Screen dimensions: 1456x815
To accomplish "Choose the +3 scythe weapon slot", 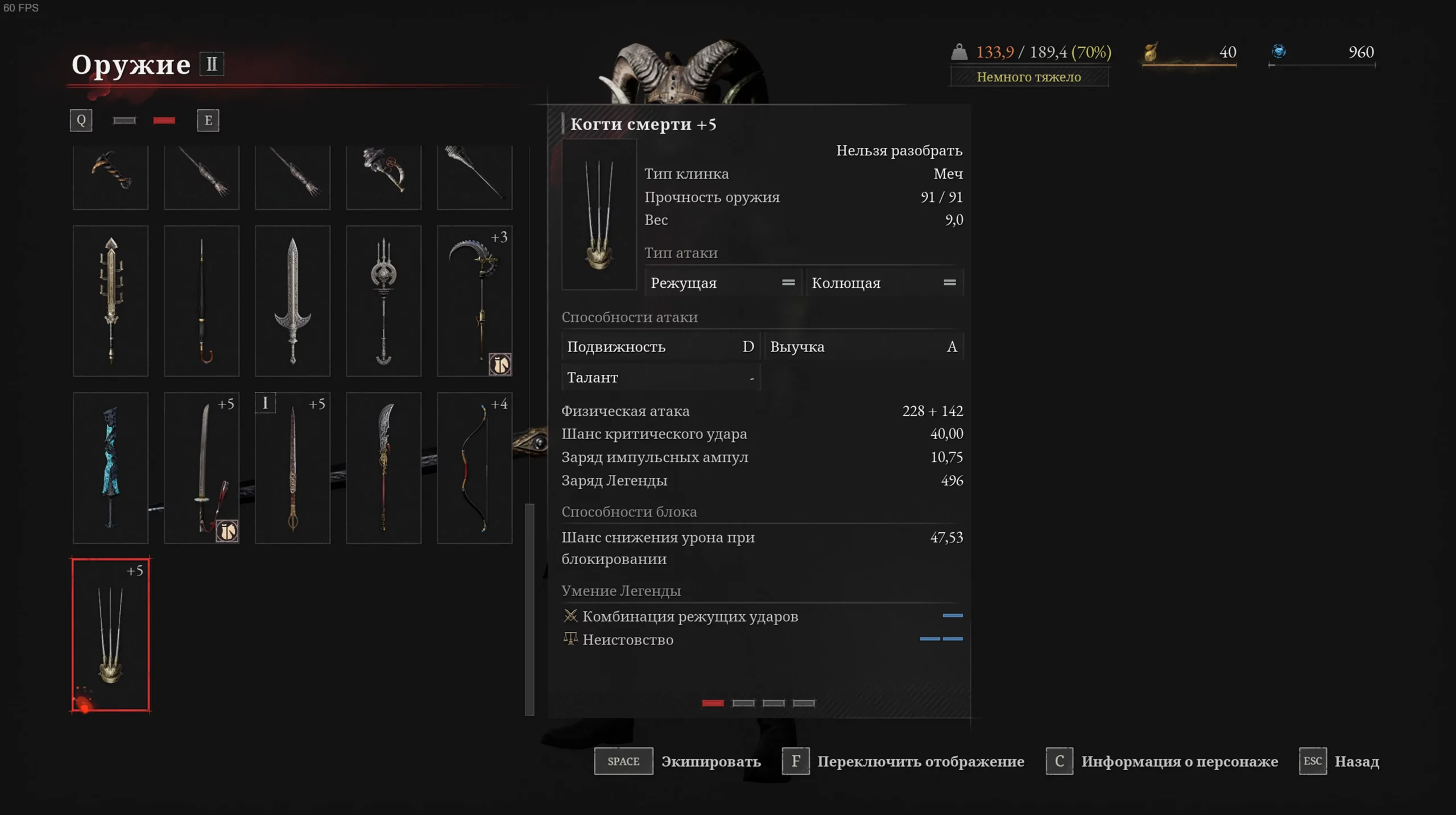I will coord(474,301).
